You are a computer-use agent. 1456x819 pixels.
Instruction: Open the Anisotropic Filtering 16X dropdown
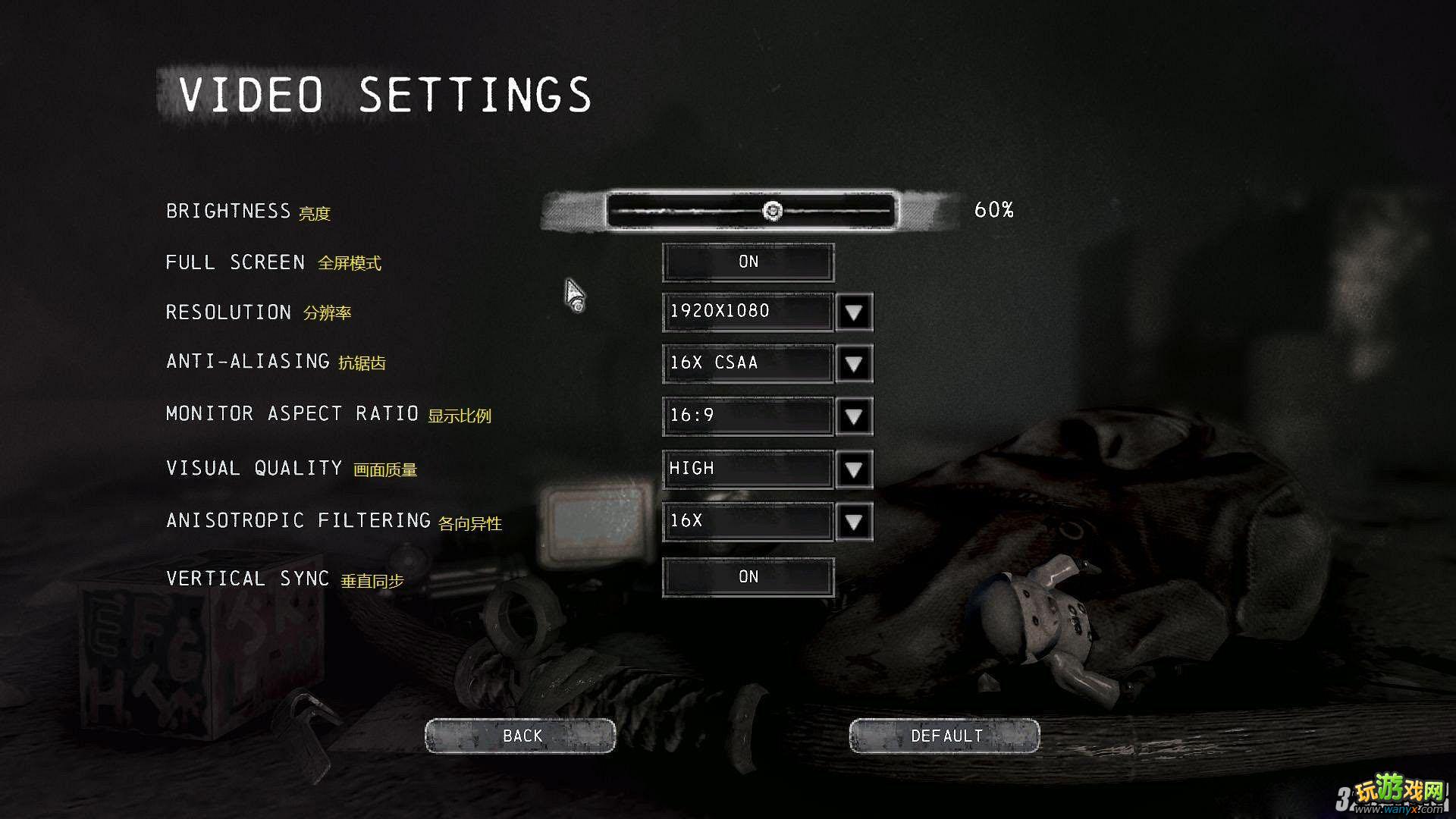click(853, 521)
